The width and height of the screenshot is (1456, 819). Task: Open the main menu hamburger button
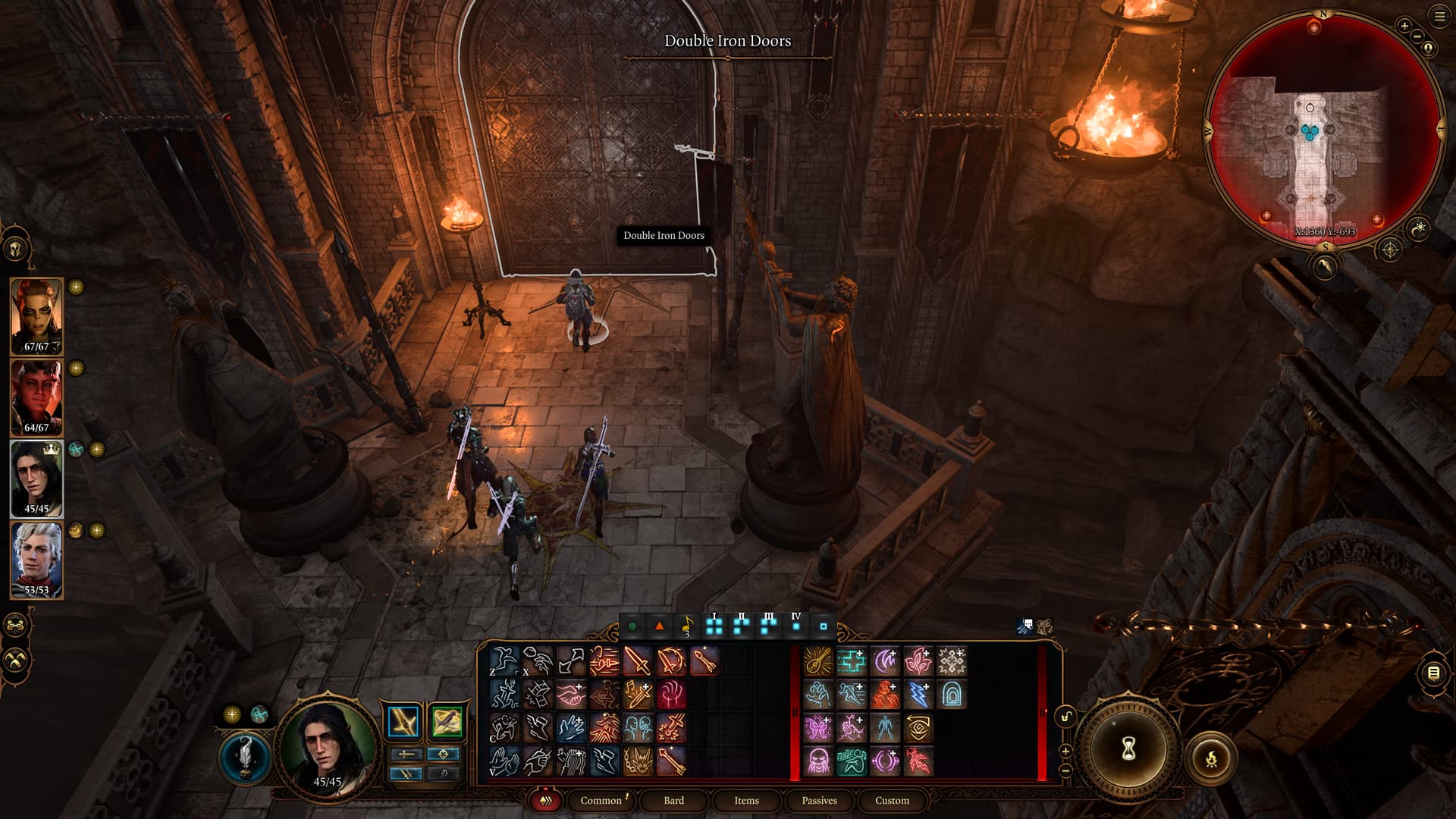coord(1439,17)
